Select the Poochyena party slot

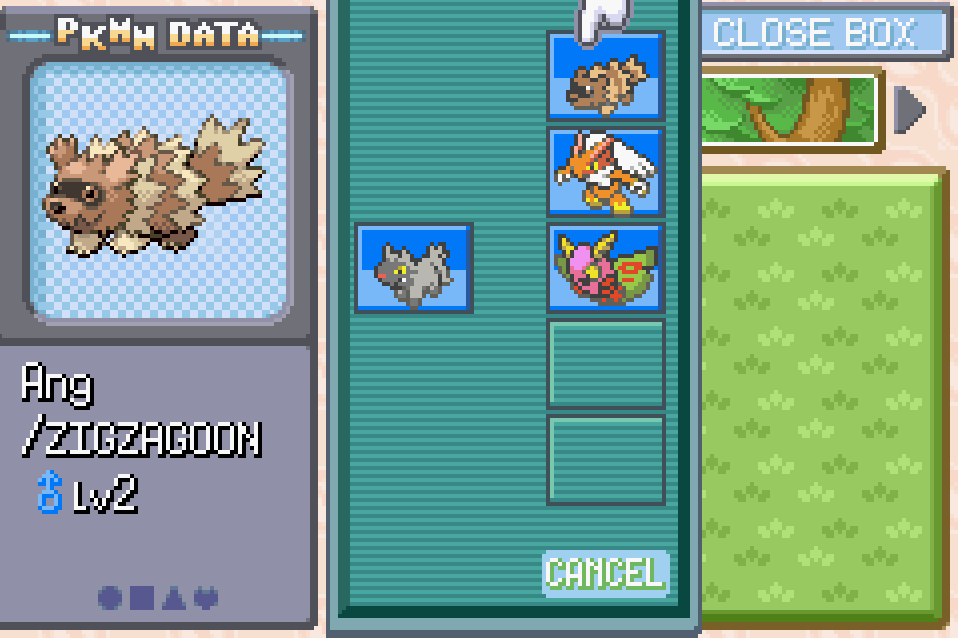click(414, 267)
